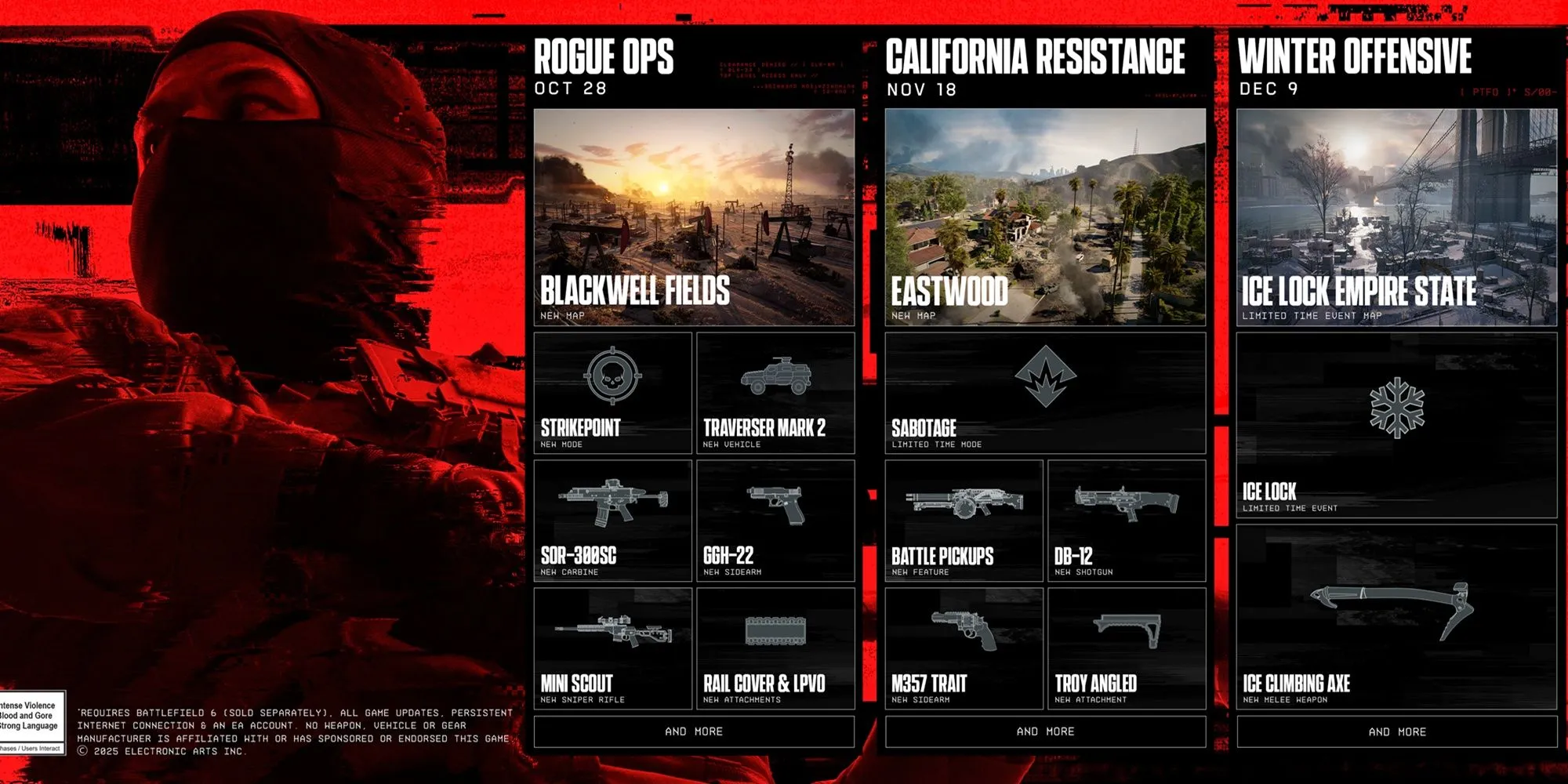The height and width of the screenshot is (784, 1568).
Task: Select the Mini Scout sniper rifle tile
Action: coord(612,648)
